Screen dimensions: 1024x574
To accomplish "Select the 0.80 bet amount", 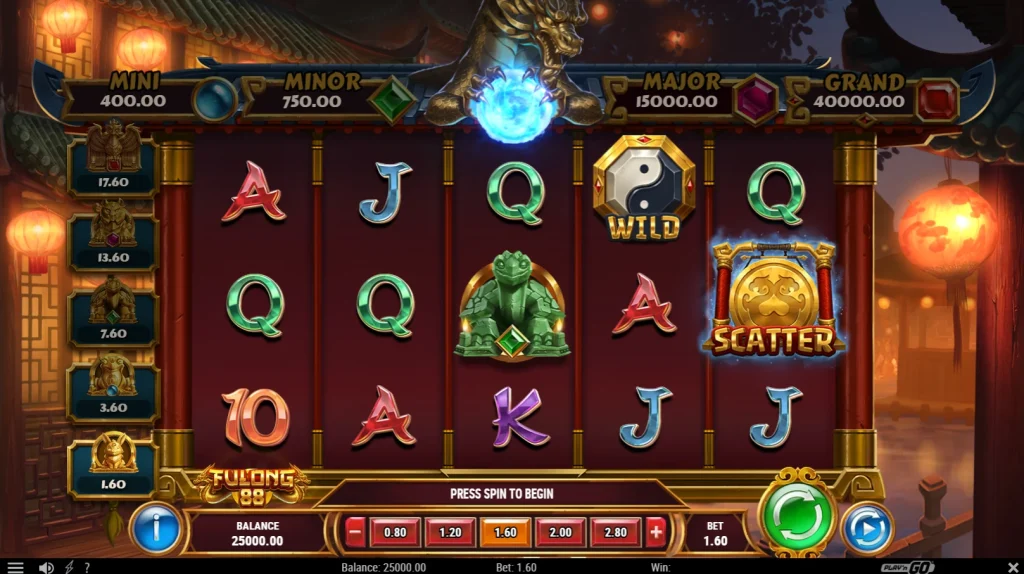I will click(395, 533).
